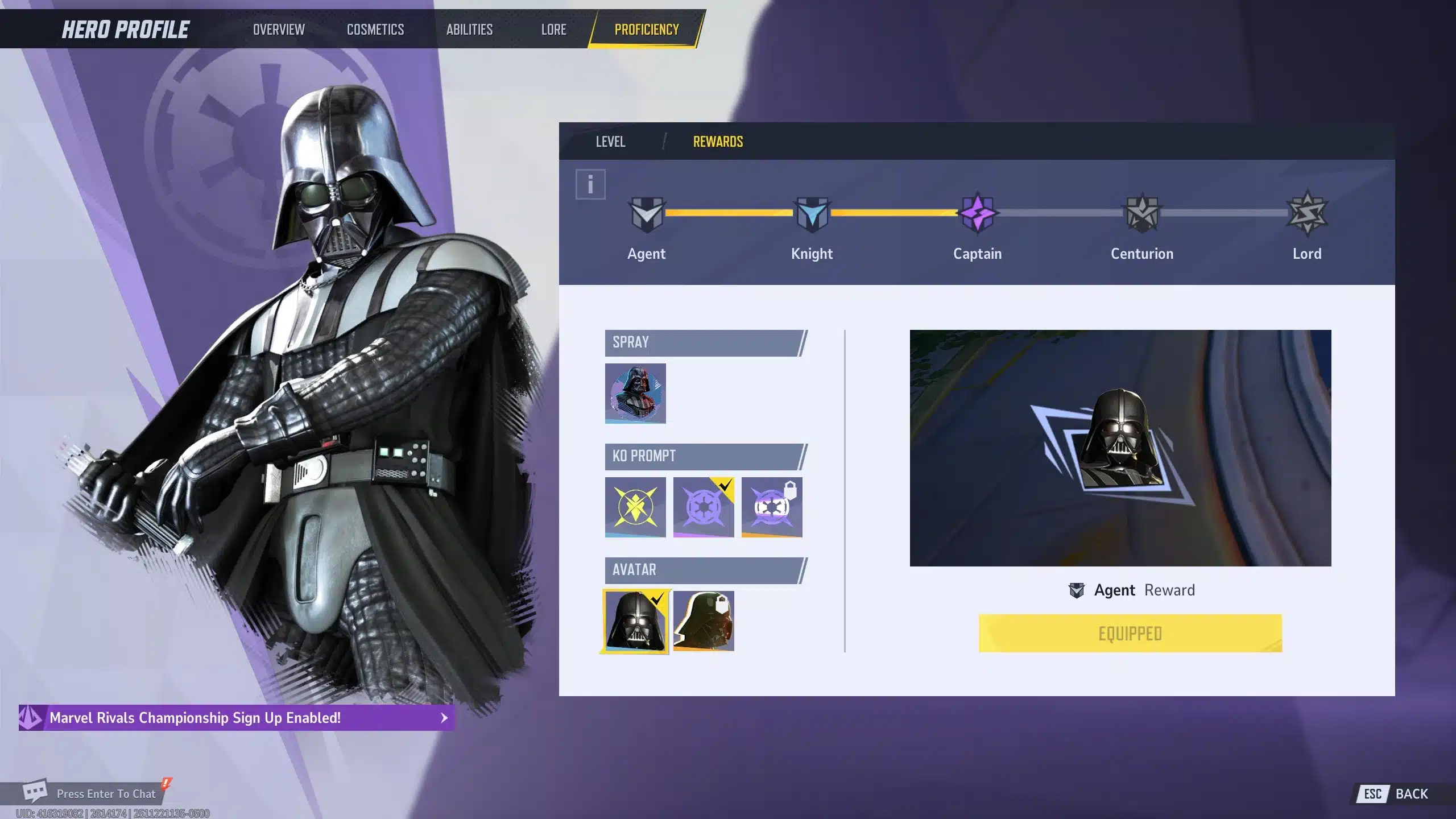
Task: Click the Back button
Action: click(x=1396, y=794)
